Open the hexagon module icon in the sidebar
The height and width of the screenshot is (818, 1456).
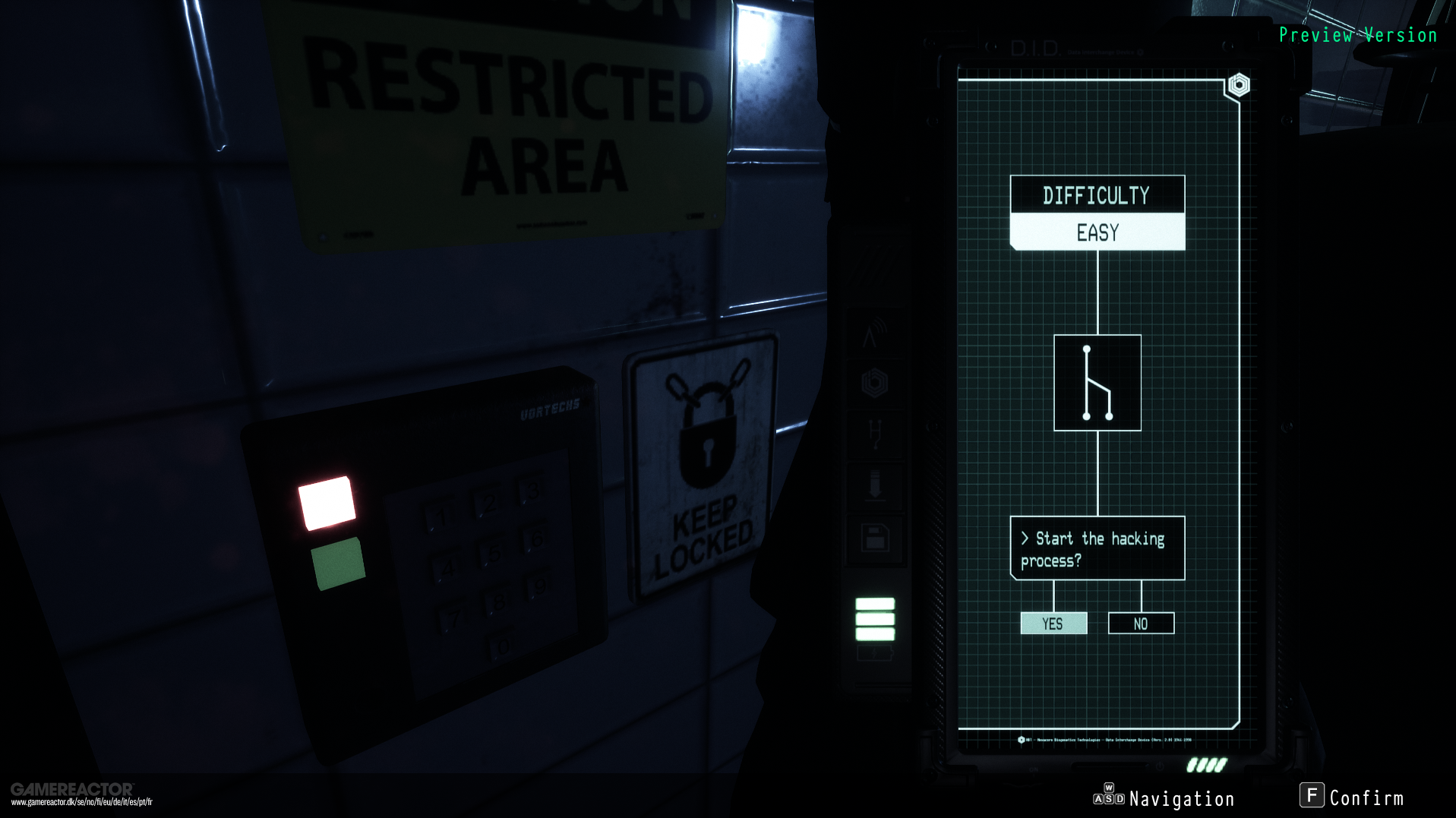(875, 384)
